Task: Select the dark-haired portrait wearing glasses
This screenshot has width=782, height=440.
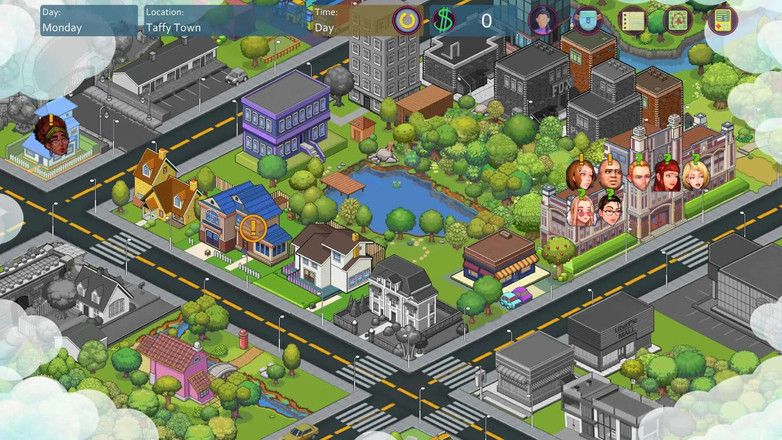Action: pyautogui.click(x=611, y=211)
